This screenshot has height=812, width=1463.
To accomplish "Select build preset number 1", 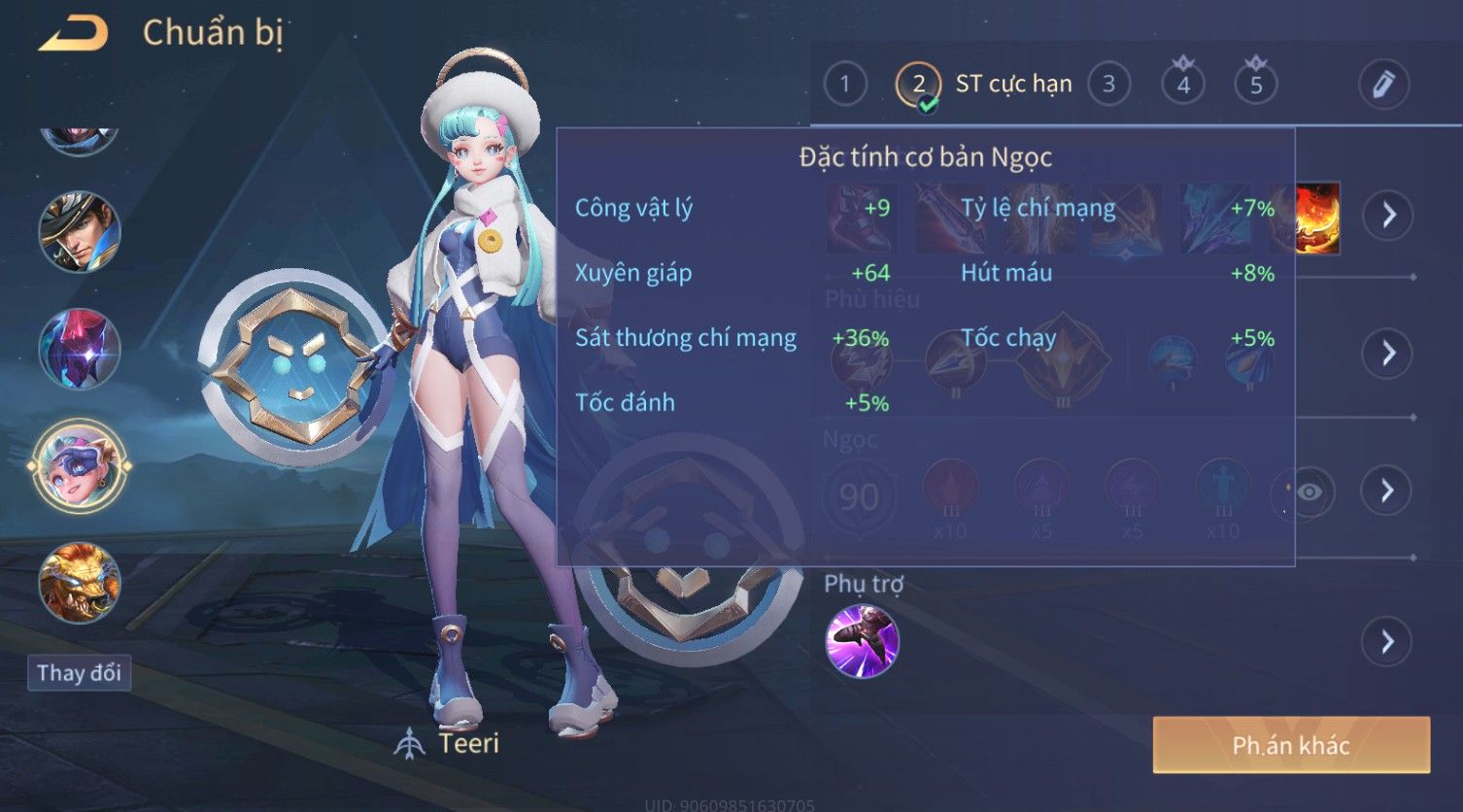I will coord(844,85).
